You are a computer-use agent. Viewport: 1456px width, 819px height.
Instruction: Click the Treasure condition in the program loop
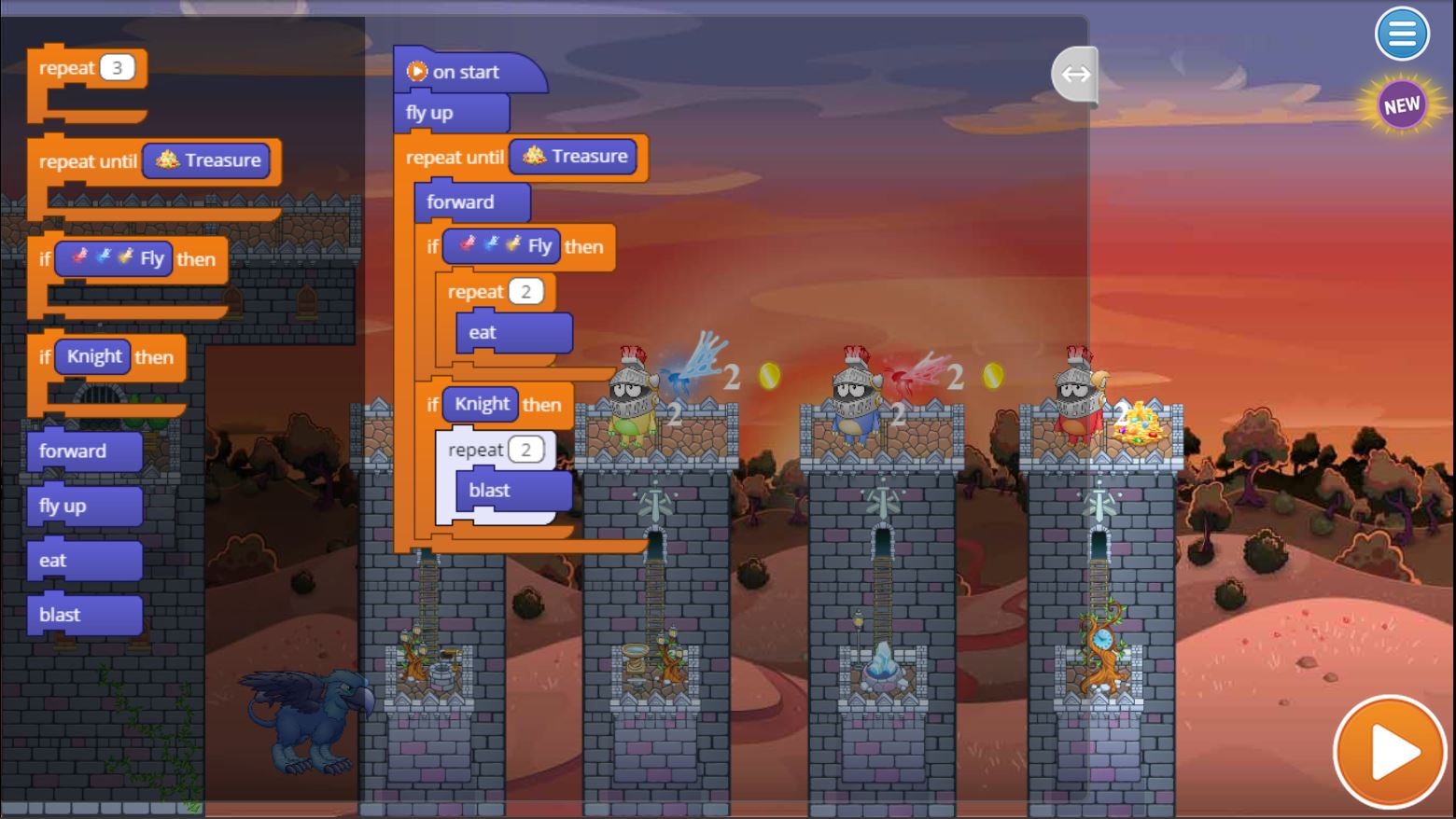click(574, 157)
